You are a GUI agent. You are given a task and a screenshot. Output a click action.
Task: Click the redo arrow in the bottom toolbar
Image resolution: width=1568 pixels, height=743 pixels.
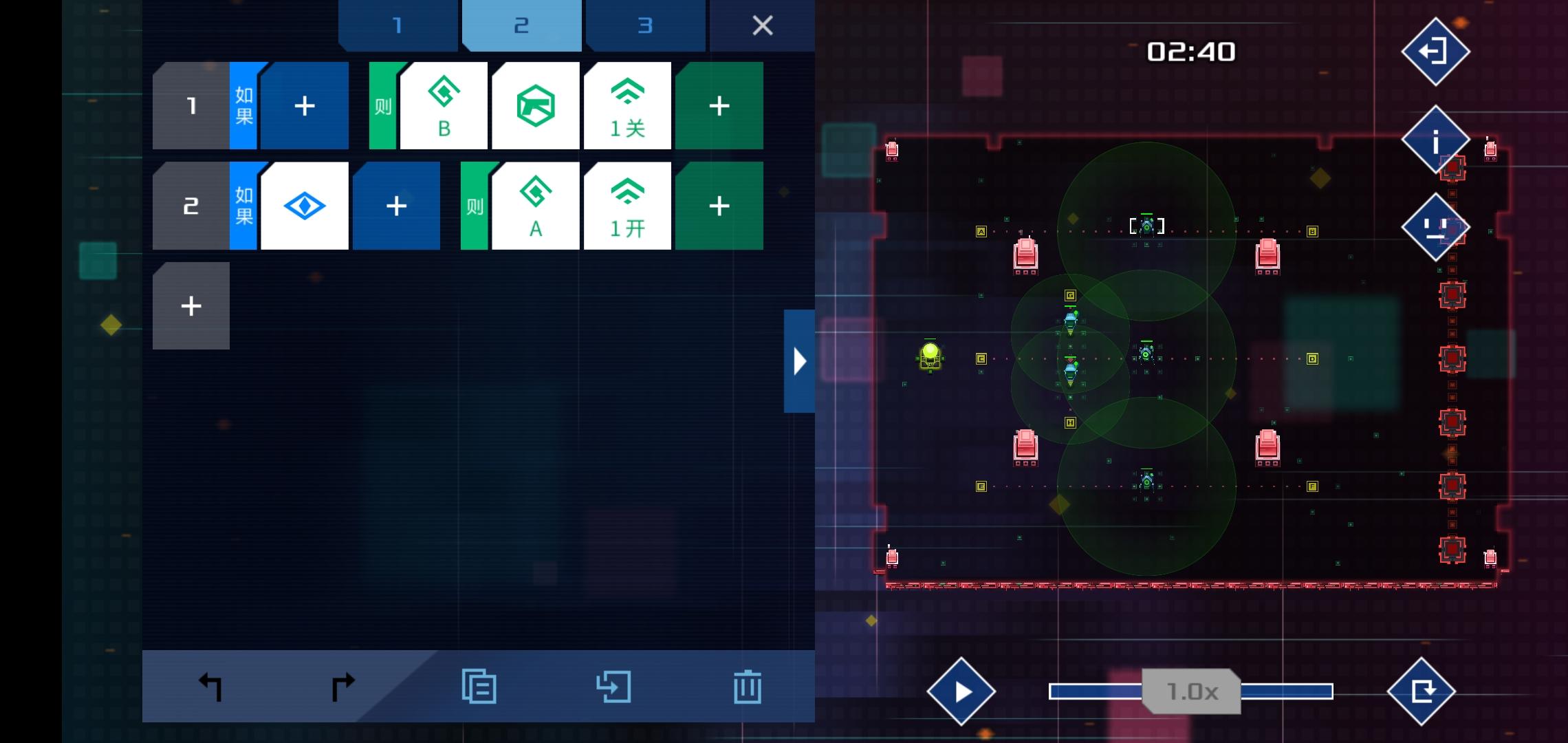pos(342,685)
